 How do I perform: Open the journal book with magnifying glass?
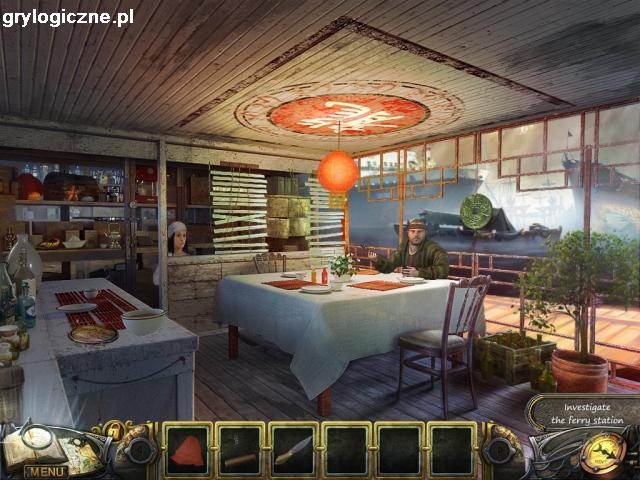tap(40, 446)
